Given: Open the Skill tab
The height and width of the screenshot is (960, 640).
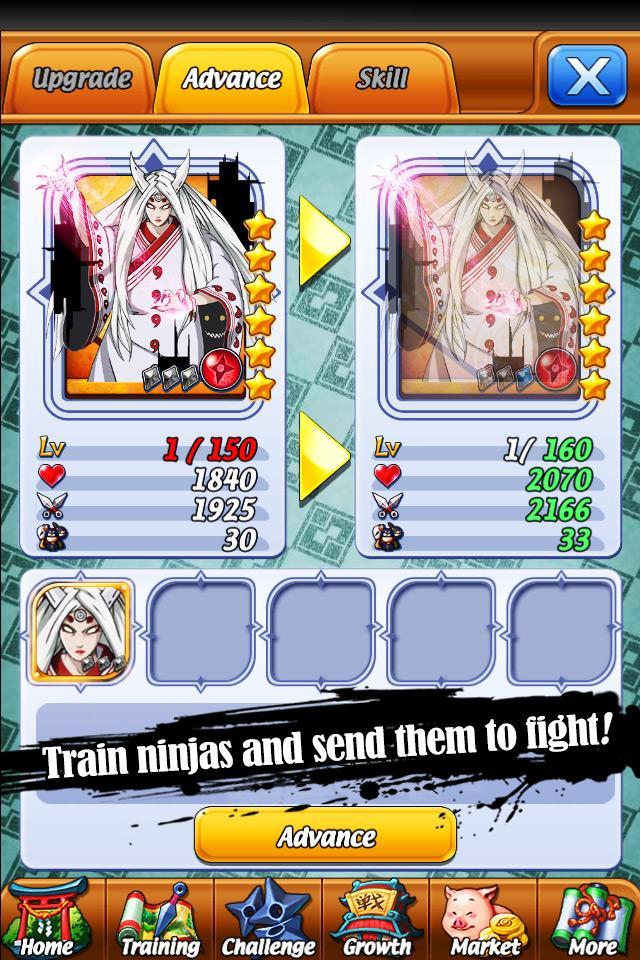Looking at the screenshot, I should tap(382, 78).
